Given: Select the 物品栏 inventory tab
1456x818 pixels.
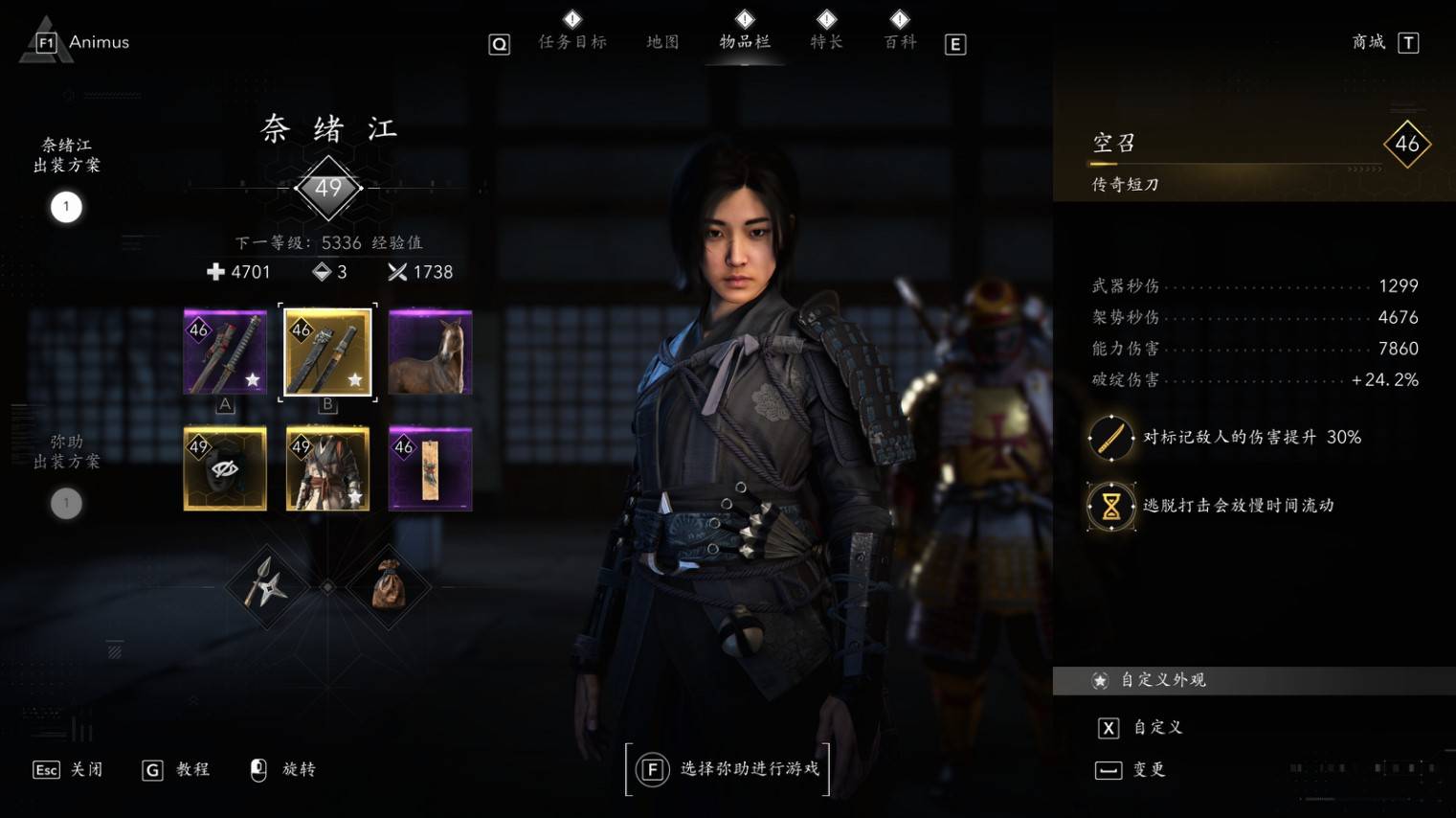Looking at the screenshot, I should pyautogui.click(x=745, y=41).
